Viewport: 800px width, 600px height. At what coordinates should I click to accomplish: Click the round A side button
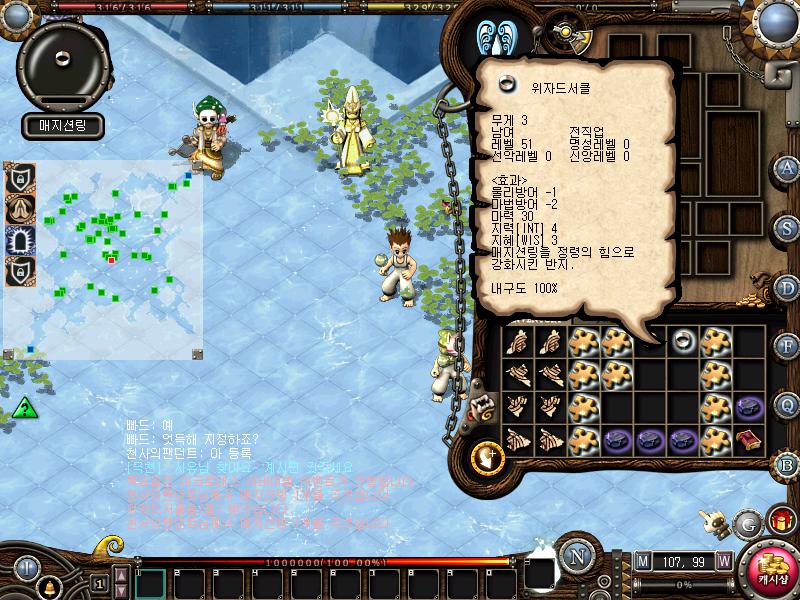(788, 167)
